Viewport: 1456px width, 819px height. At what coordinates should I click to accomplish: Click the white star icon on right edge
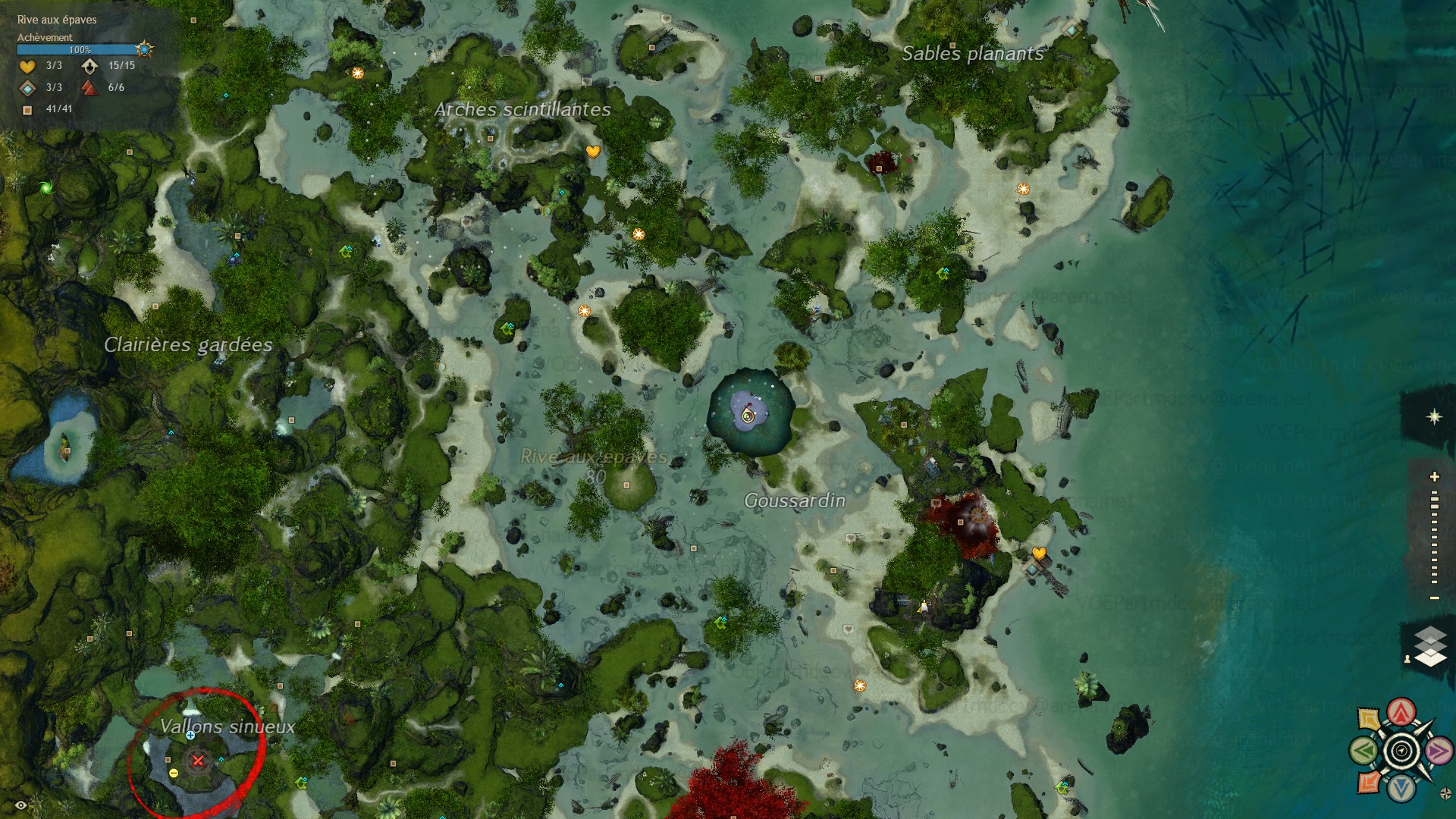1434,416
